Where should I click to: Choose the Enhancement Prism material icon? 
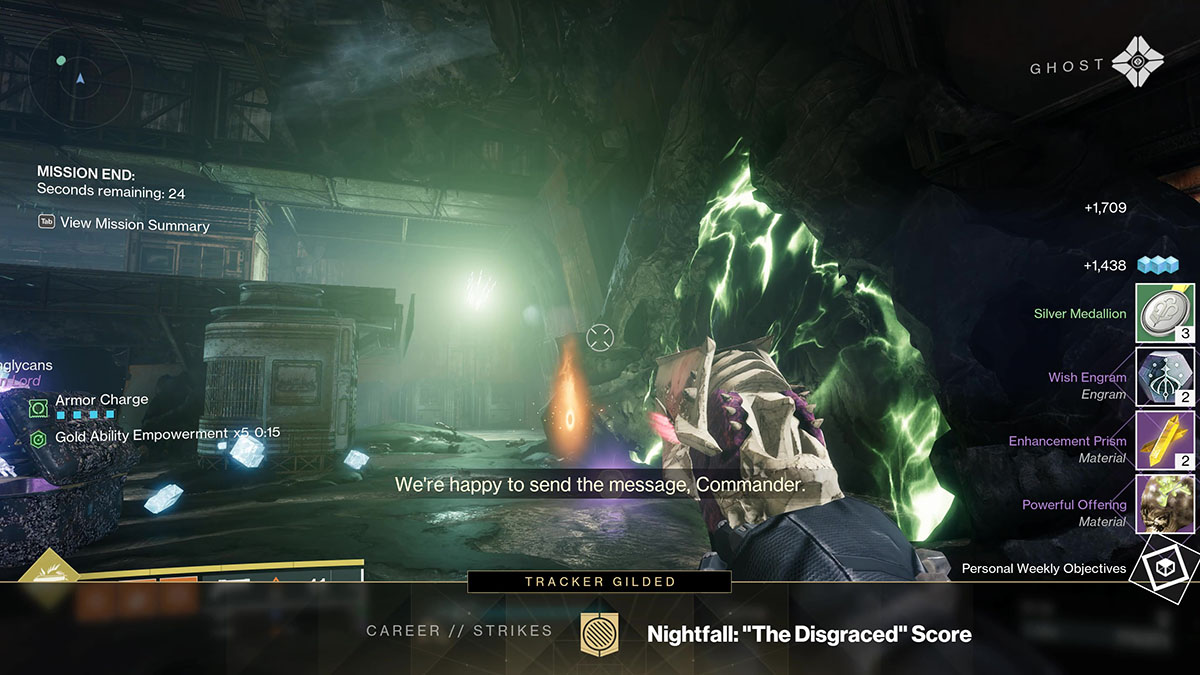[x=1165, y=441]
